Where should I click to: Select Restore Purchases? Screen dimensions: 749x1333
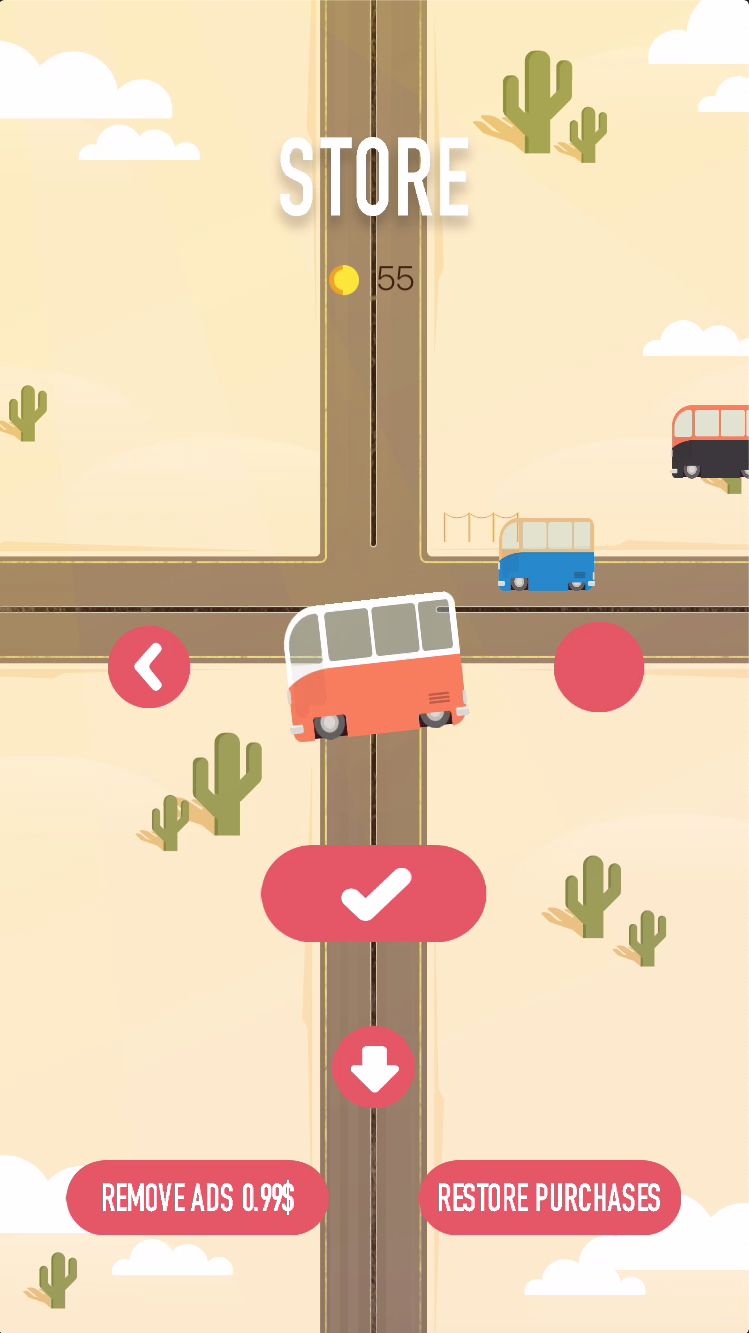(x=549, y=1197)
